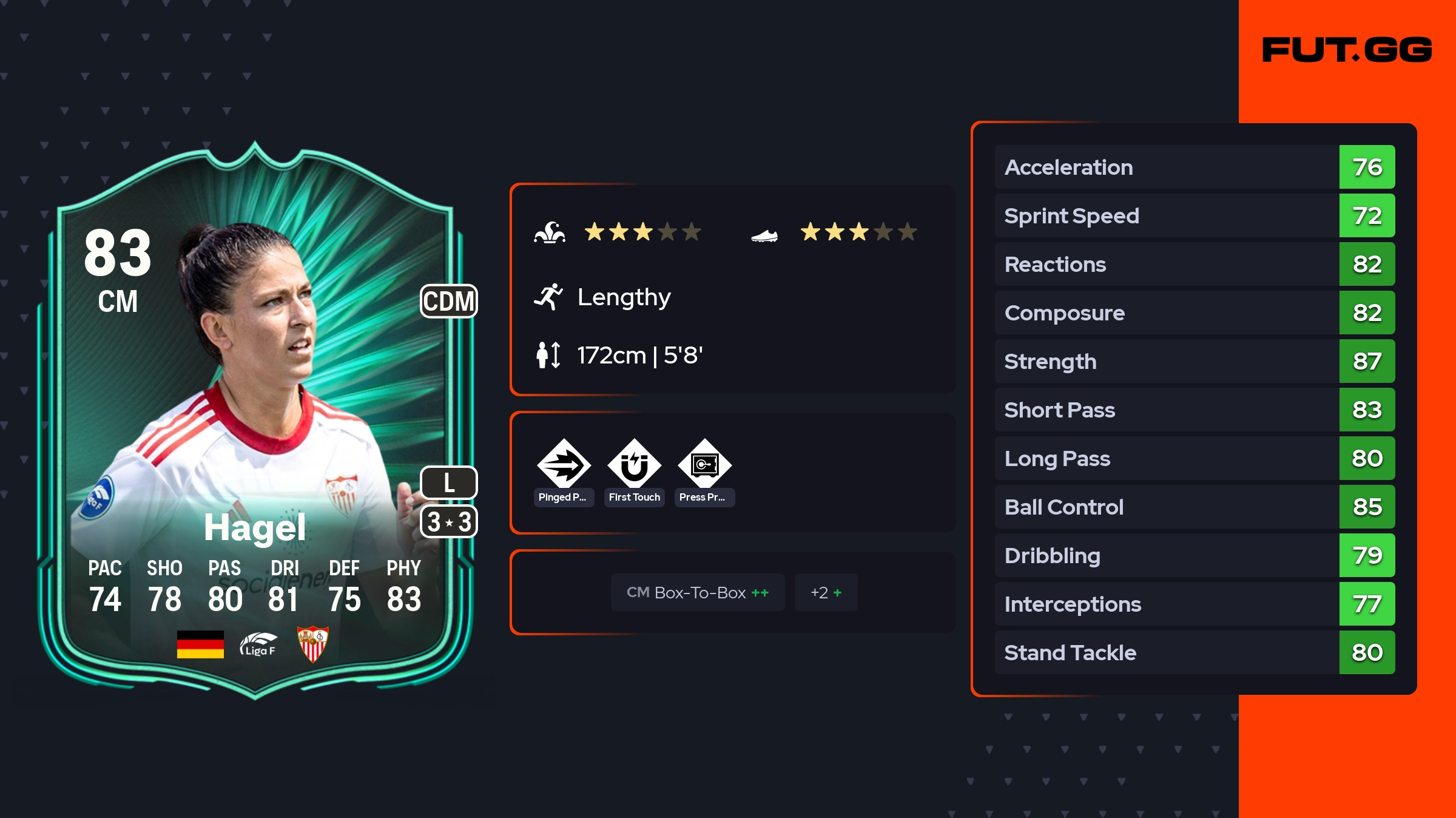Select the CDM alternate position badge
The image size is (1456, 818).
[x=449, y=301]
